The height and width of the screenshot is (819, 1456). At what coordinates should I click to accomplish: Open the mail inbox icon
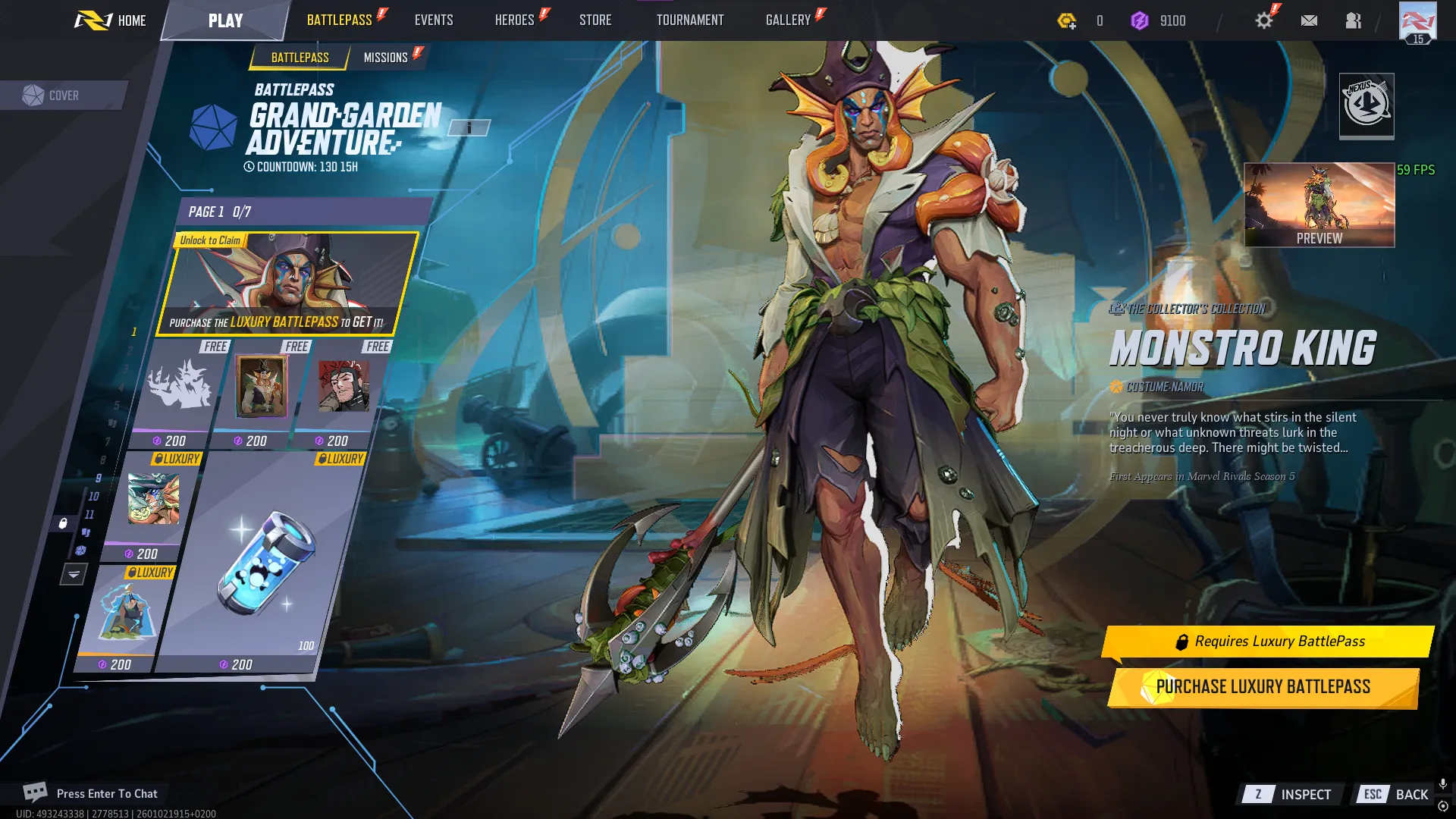(1310, 20)
